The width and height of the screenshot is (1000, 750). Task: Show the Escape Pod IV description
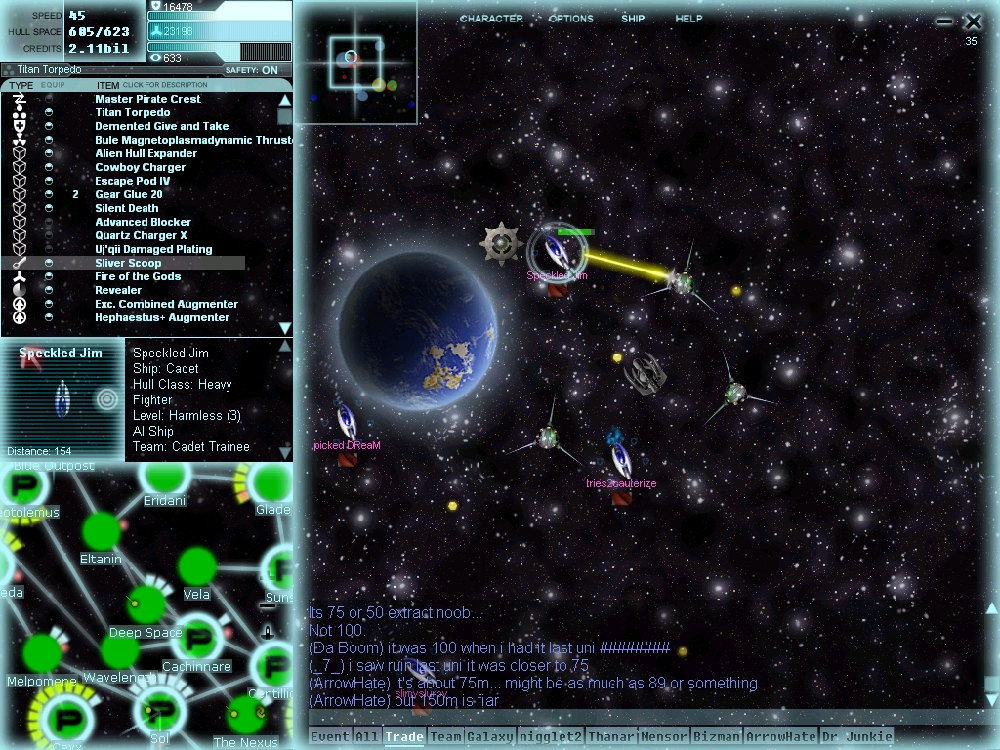click(132, 181)
